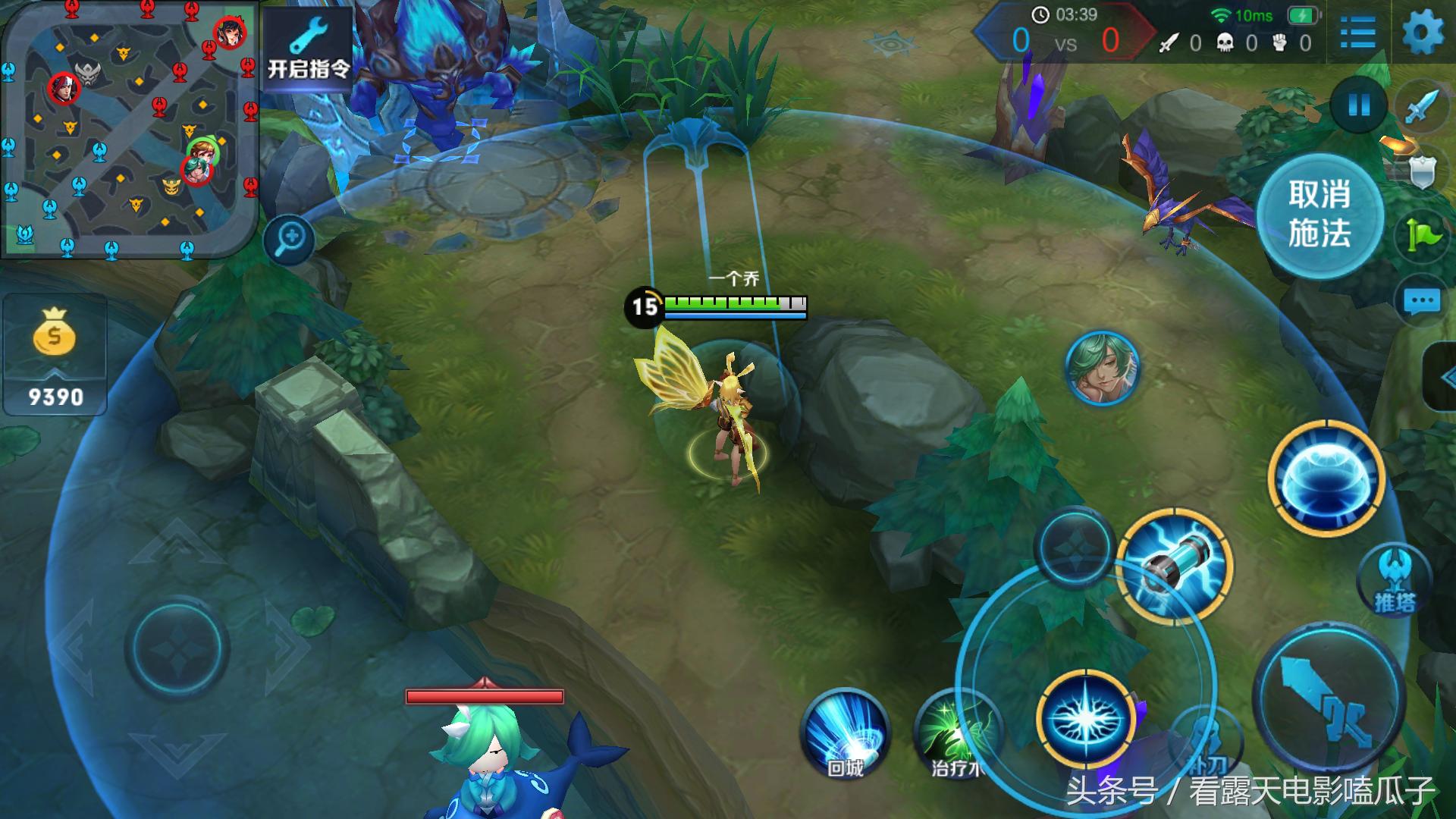The image size is (1456, 819).
Task: Activate the blue orb ultimate skill
Action: pyautogui.click(x=1326, y=478)
